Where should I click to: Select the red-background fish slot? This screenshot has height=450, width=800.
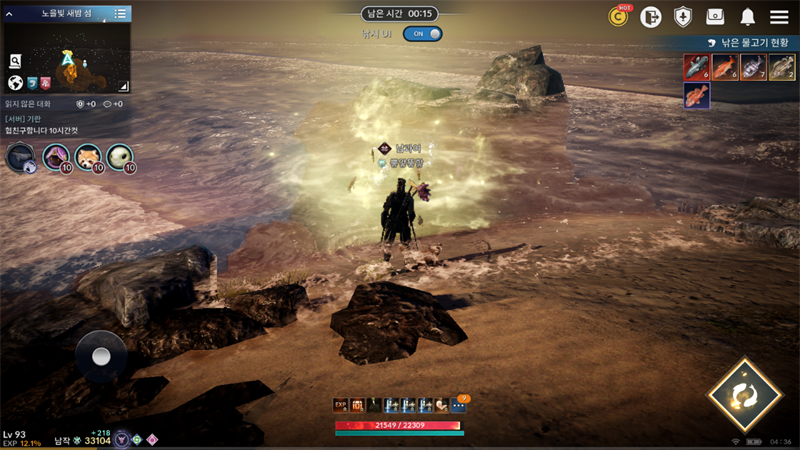click(696, 67)
